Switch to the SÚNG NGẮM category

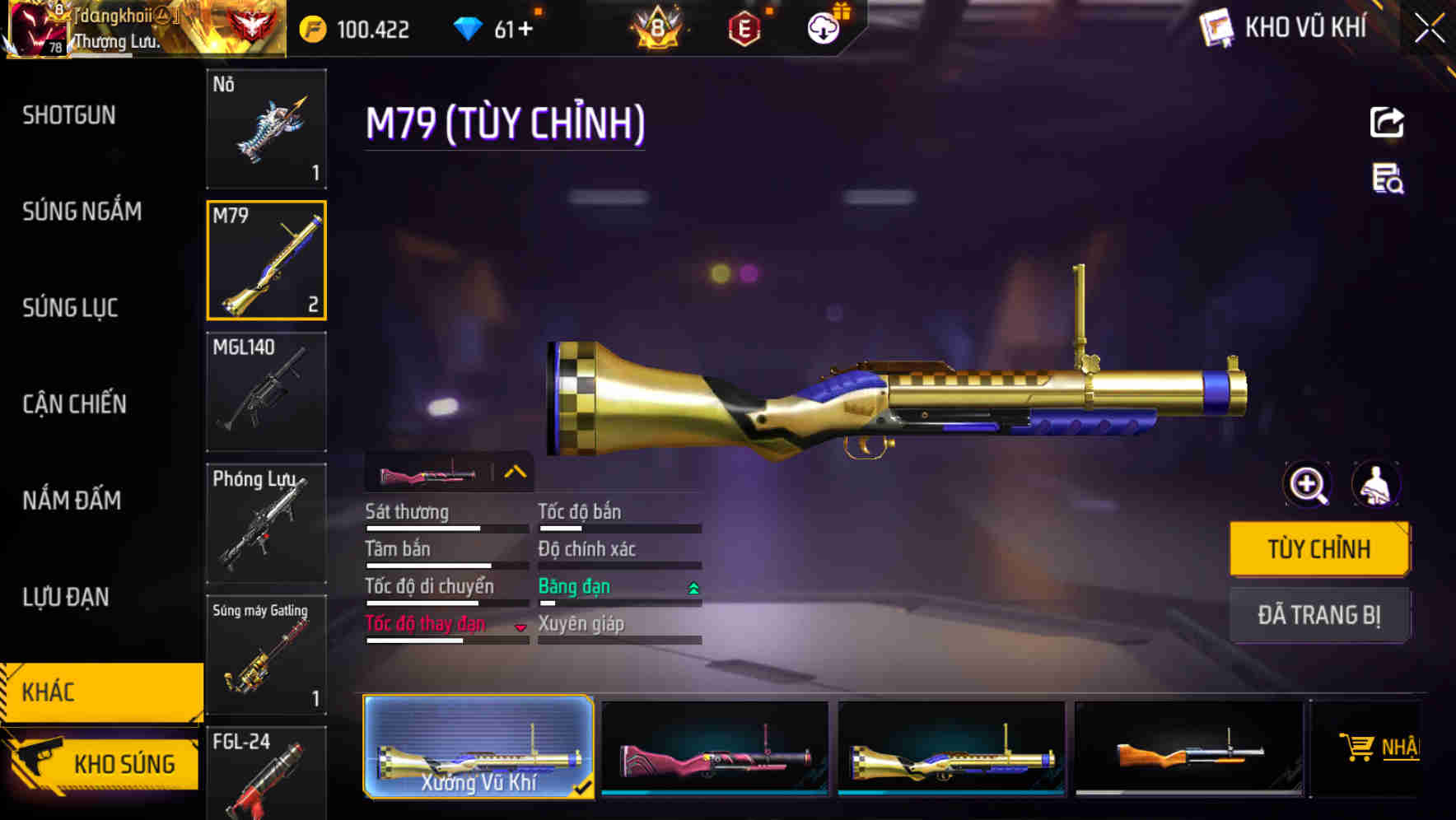tap(81, 212)
